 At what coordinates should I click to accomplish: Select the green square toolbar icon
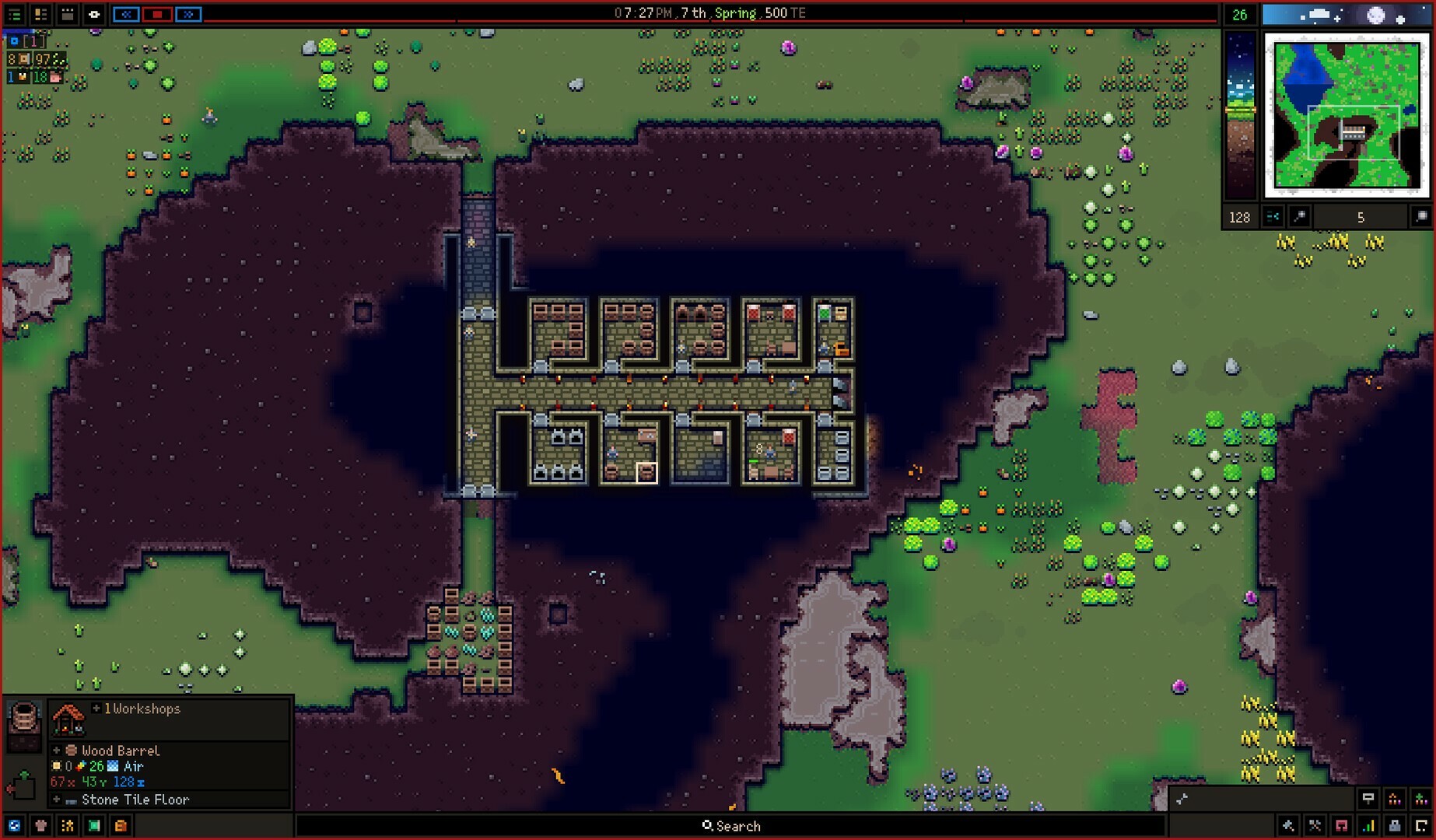[x=94, y=826]
